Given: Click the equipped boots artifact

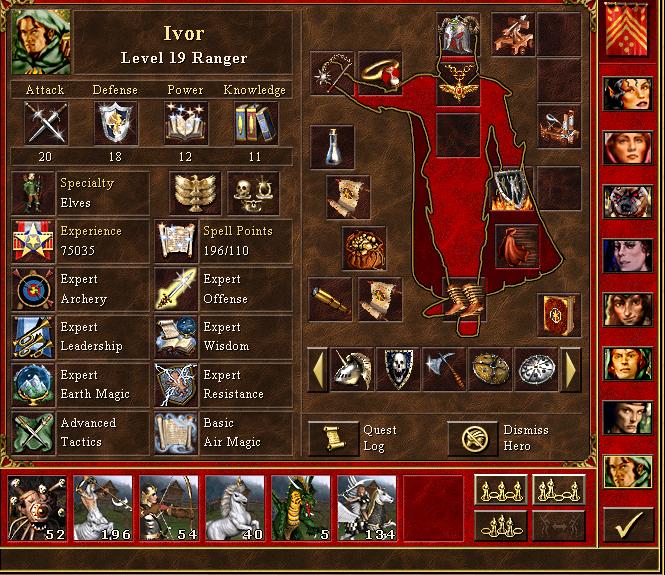Looking at the screenshot, I should pyautogui.click(x=464, y=297).
